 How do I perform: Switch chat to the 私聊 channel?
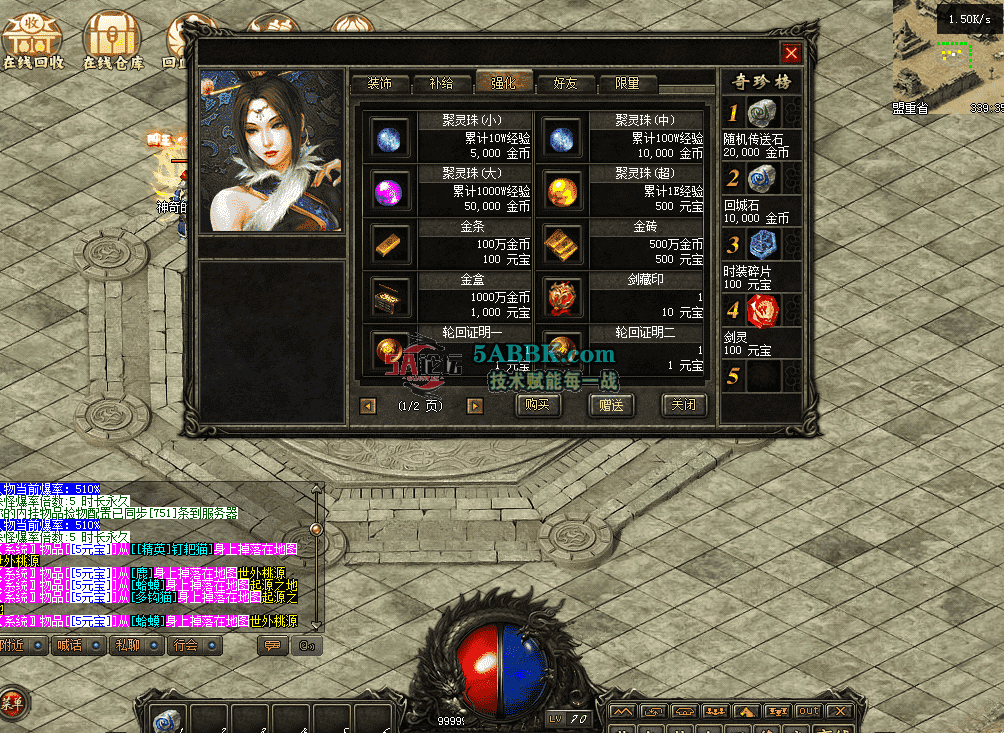point(134,646)
